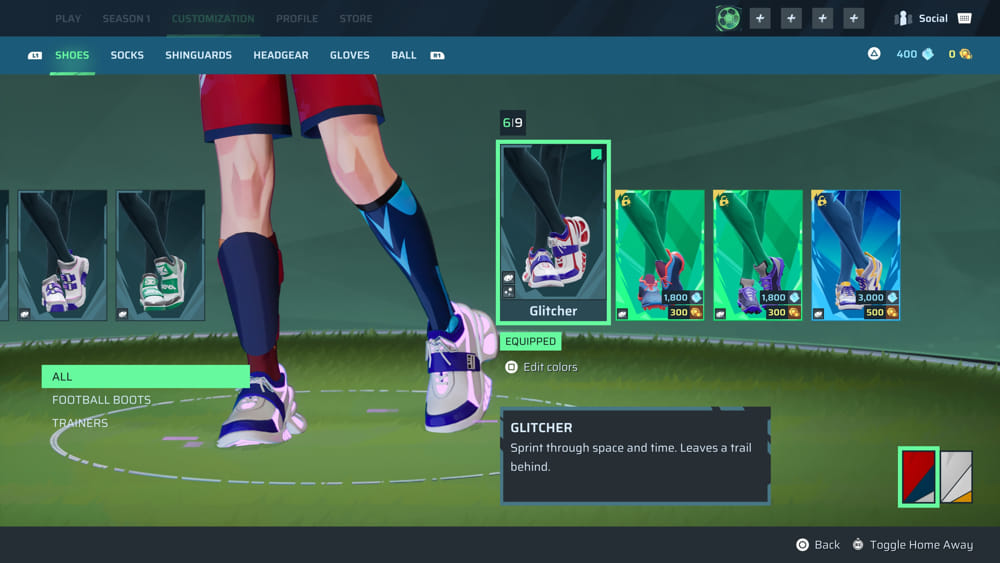The image size is (1000, 563).
Task: Pick the white and orange away kit swatch
Action: pyautogui.click(x=956, y=477)
